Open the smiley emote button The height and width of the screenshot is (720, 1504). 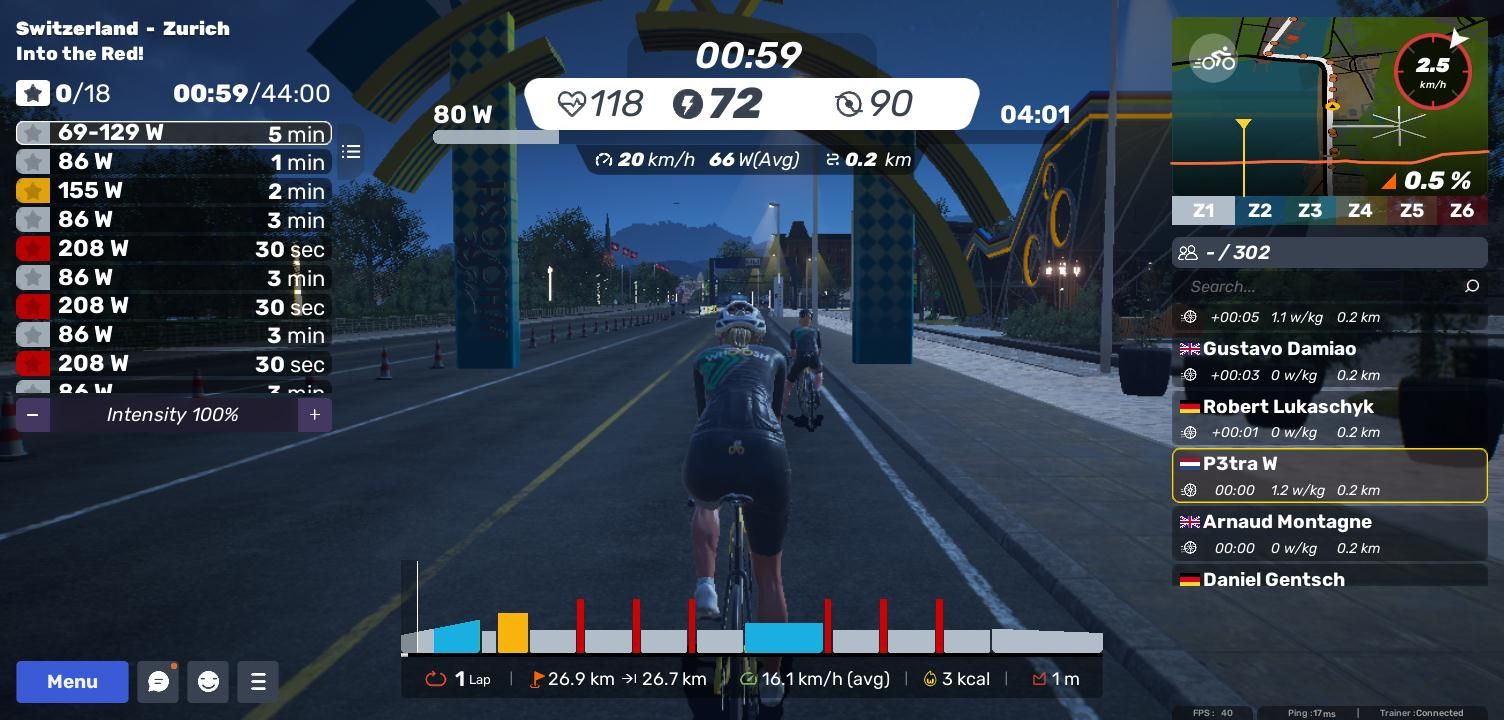click(x=208, y=681)
